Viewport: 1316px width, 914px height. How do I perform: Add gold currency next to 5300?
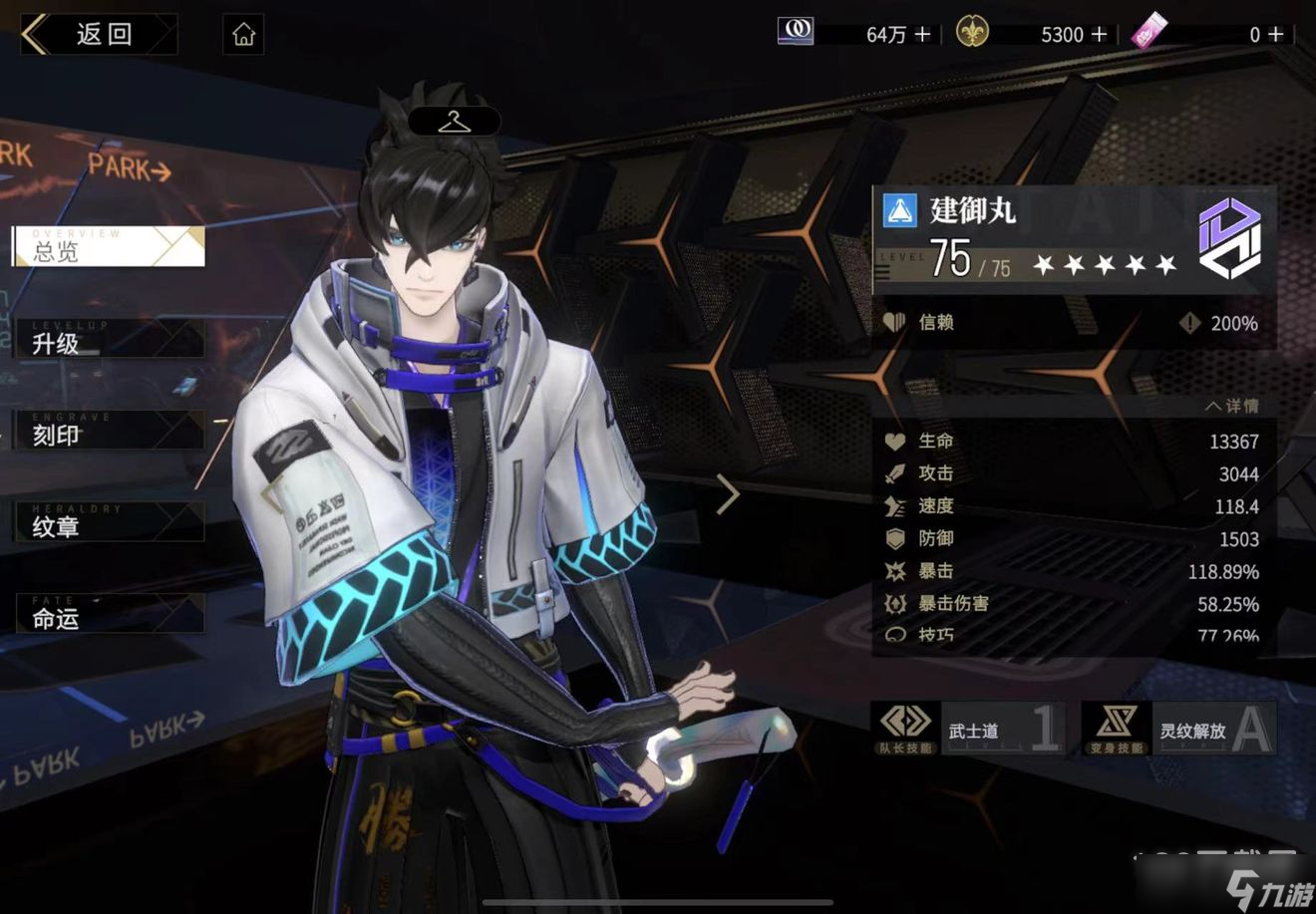click(x=1100, y=35)
